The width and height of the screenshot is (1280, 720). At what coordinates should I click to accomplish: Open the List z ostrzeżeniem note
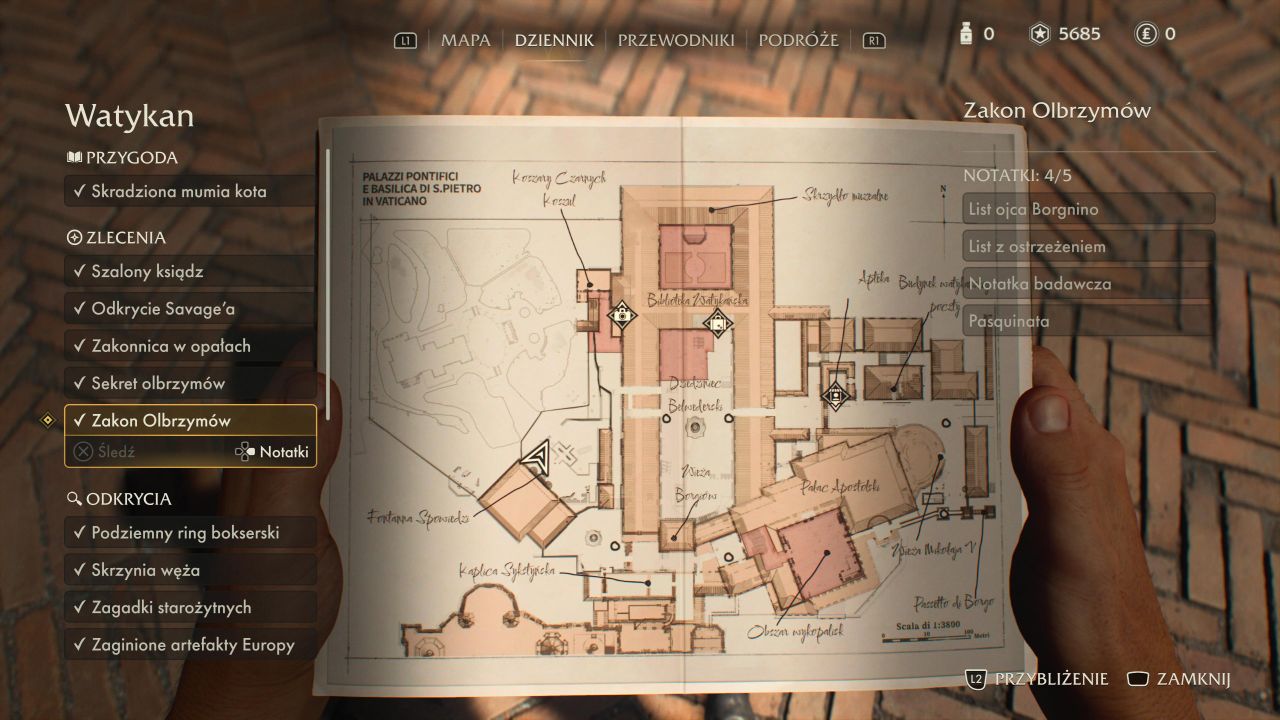click(1088, 246)
